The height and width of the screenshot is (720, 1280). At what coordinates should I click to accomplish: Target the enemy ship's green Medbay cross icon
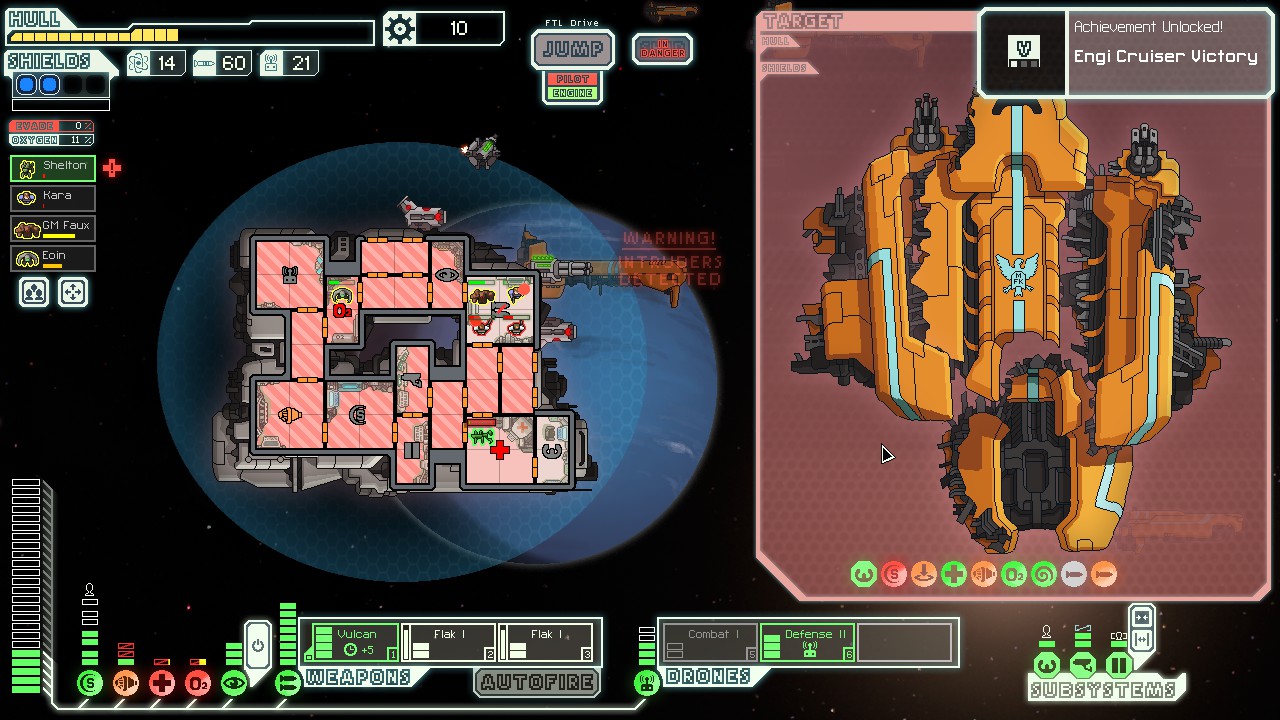pos(953,574)
